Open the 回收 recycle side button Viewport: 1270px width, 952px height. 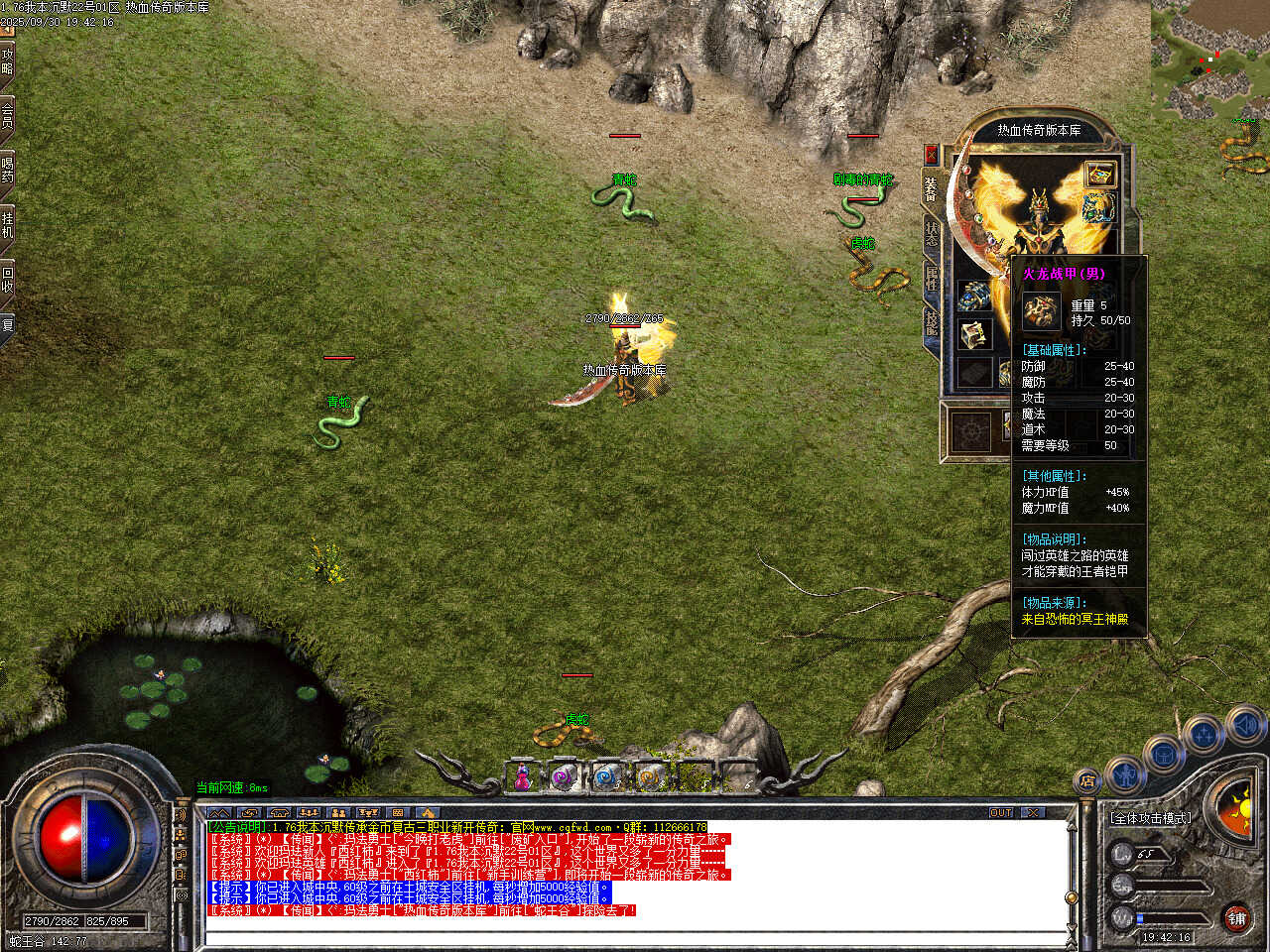tap(7, 279)
